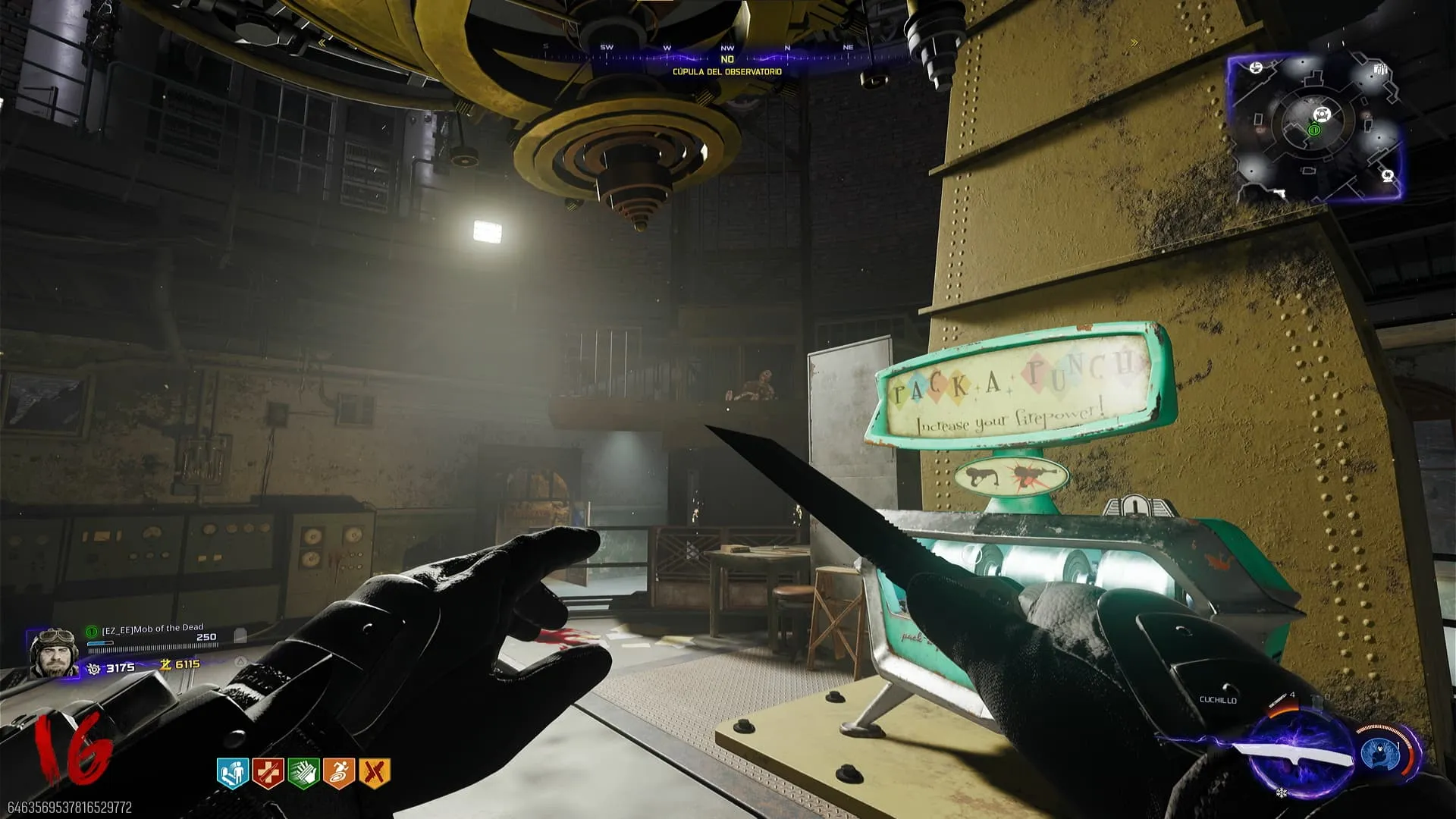Click the Quick Revive perk icon
1456x819 pixels.
coord(233,773)
